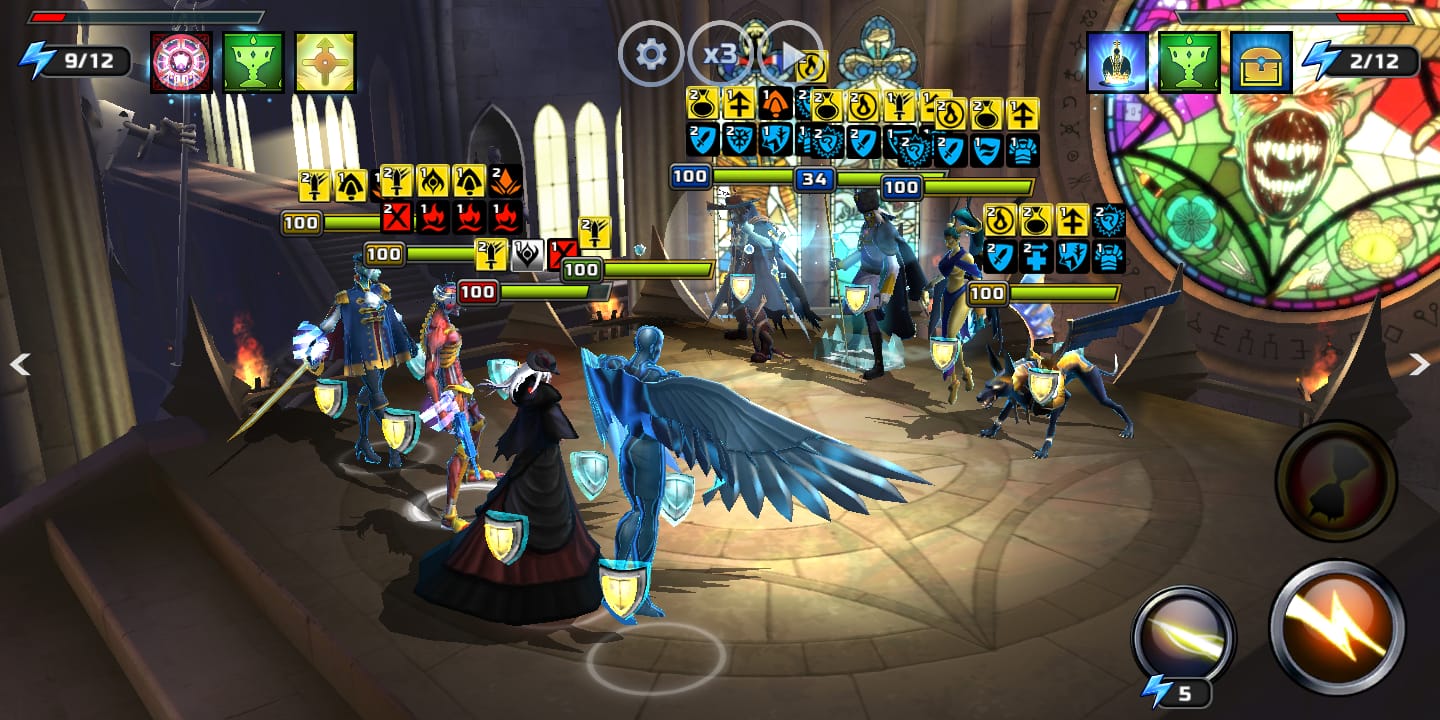1440x720 pixels.
Task: Tap the dark red fury ability button
Action: (x=1335, y=481)
